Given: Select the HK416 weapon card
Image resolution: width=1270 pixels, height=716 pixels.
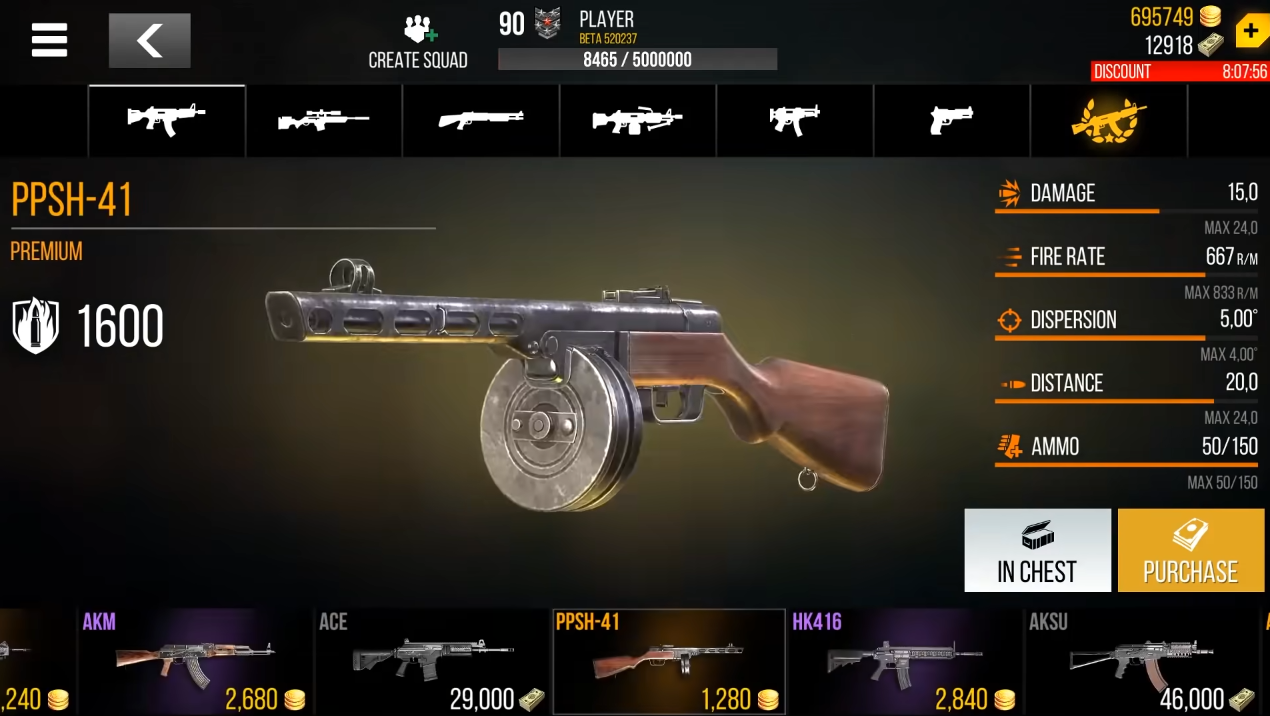Looking at the screenshot, I should 904,661.
